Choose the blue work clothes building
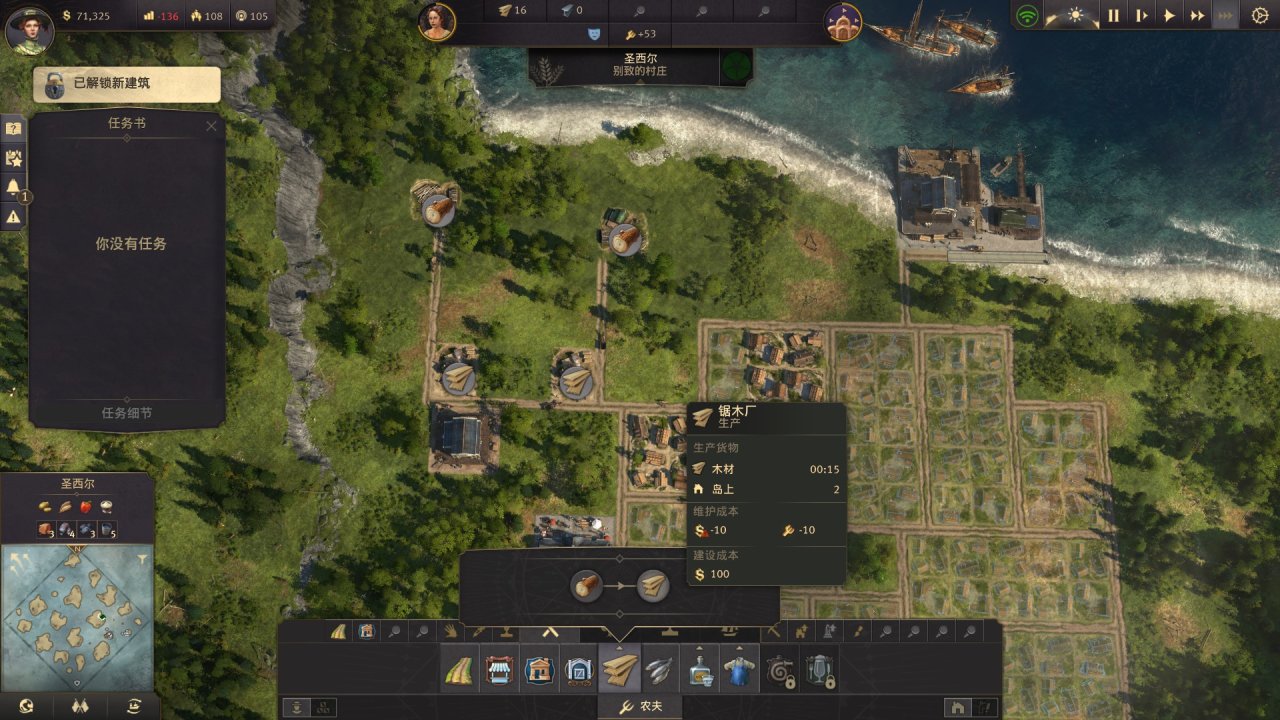This screenshot has height=720, width=1280. click(x=739, y=670)
